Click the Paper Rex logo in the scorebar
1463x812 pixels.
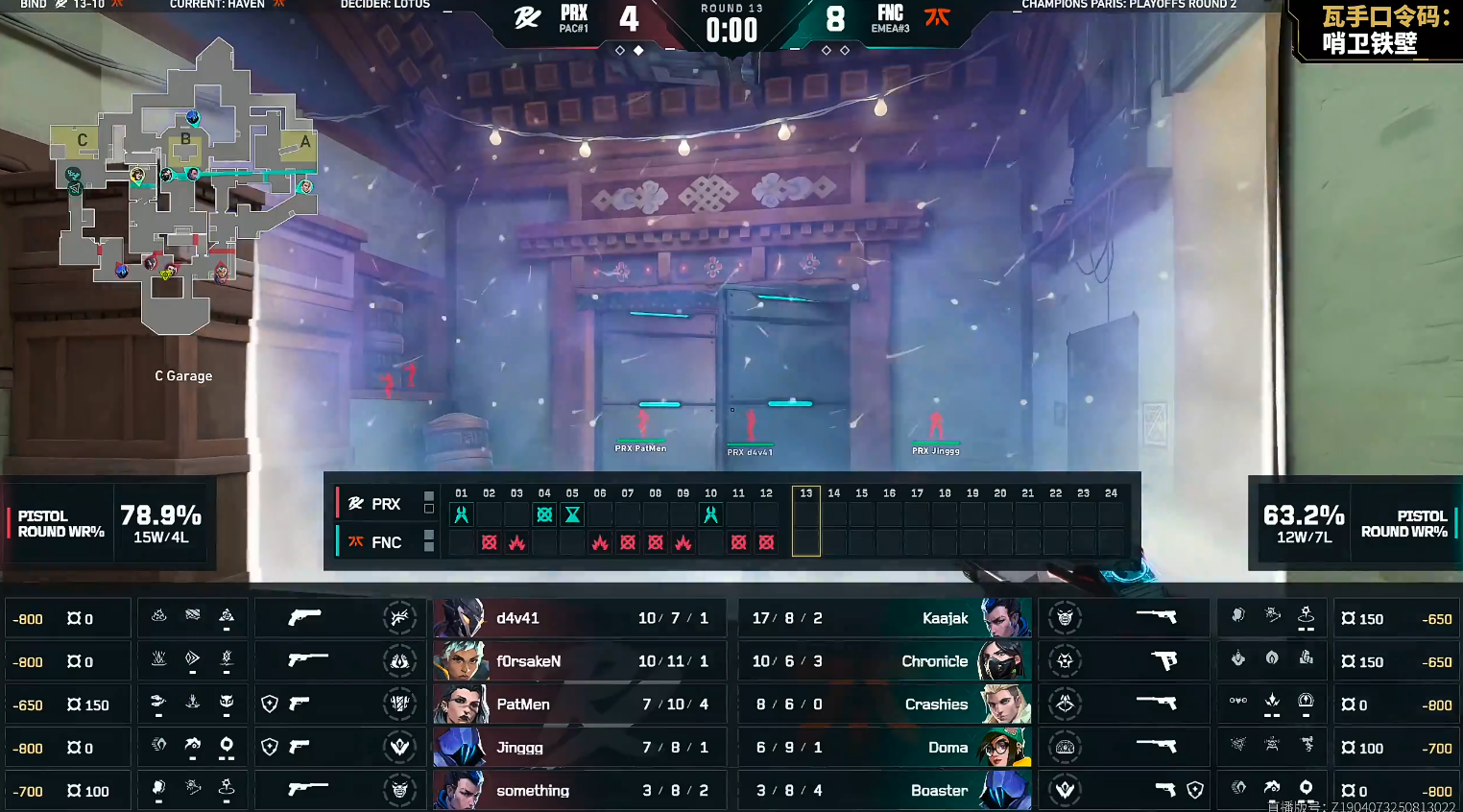click(527, 17)
